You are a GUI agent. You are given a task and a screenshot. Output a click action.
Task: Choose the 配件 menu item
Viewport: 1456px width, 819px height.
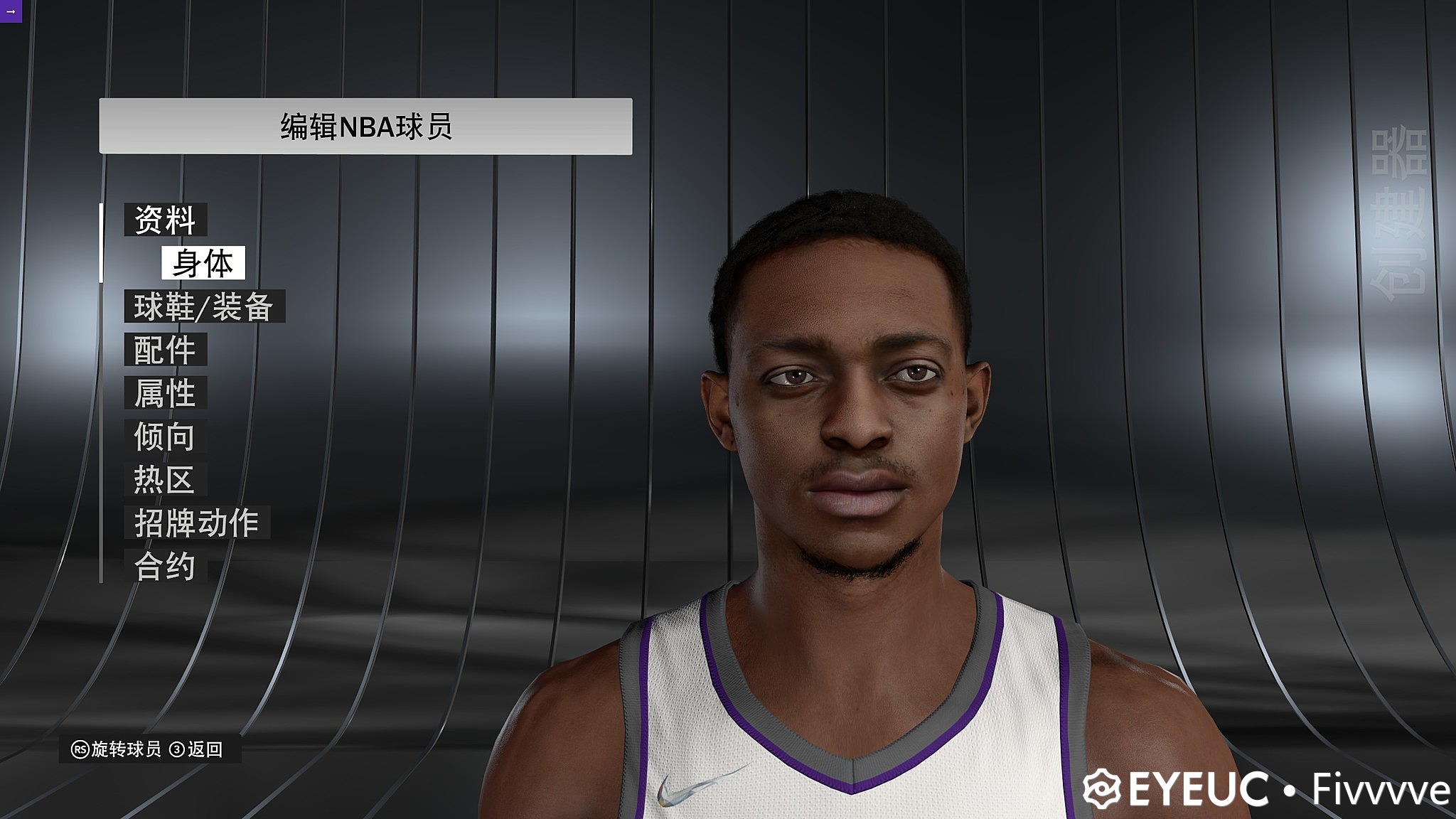click(x=165, y=350)
